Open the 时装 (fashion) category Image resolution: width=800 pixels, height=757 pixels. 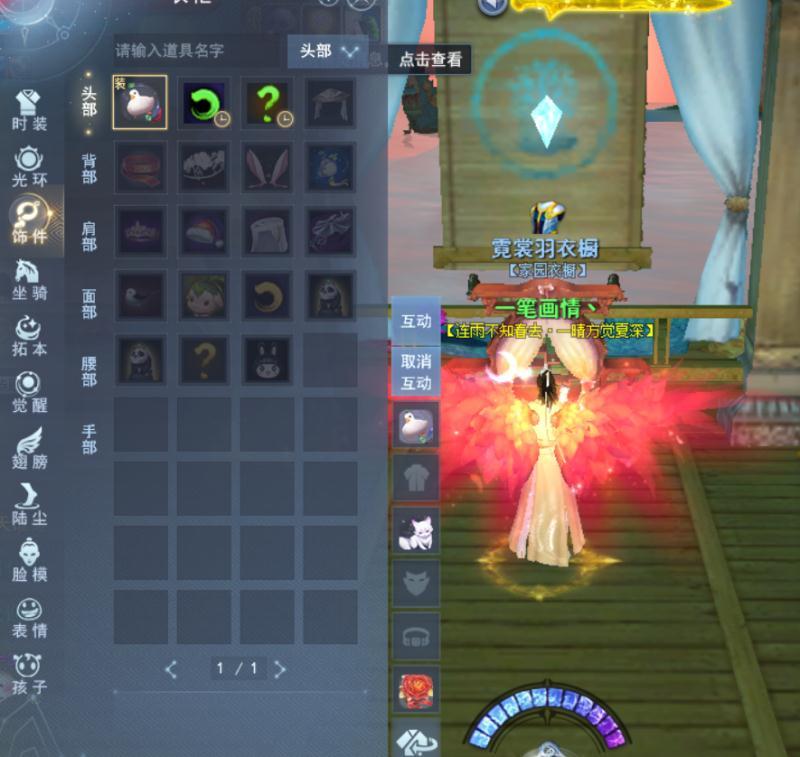pyautogui.click(x=30, y=110)
